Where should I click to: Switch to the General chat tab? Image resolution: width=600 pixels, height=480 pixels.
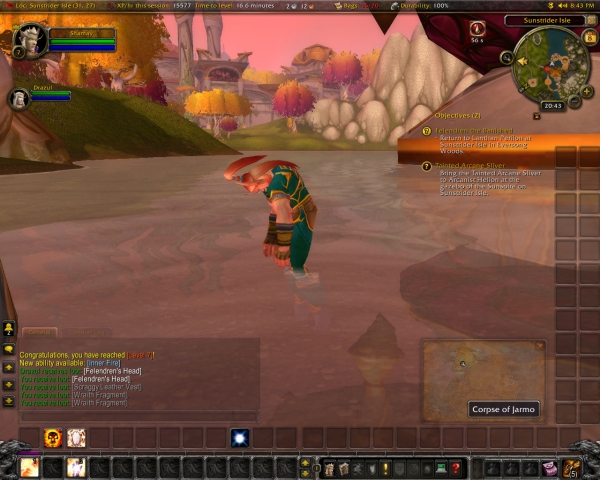point(39,332)
